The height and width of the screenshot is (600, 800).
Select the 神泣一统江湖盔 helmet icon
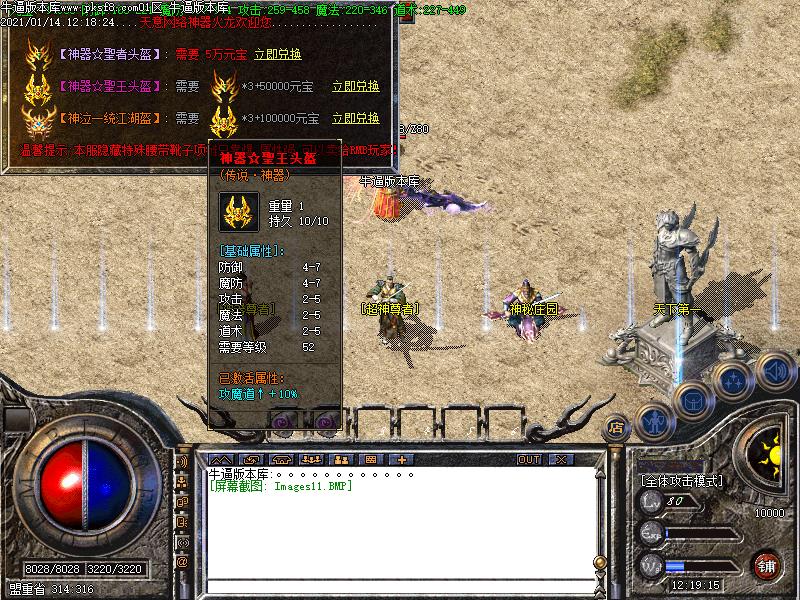tap(40, 119)
